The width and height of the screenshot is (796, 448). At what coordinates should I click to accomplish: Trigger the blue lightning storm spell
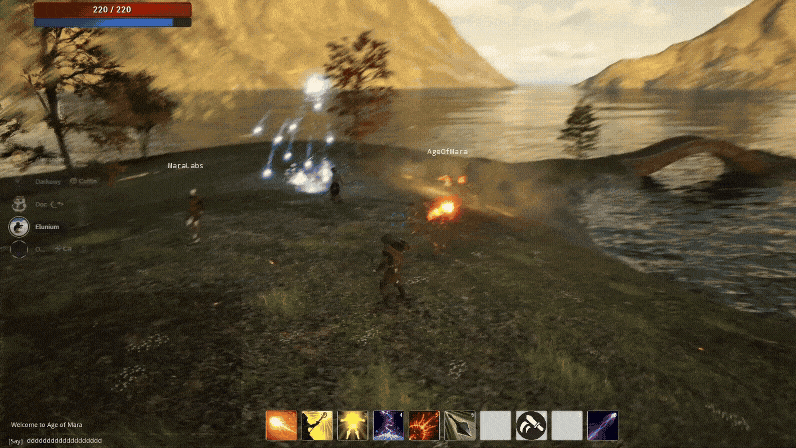388,425
